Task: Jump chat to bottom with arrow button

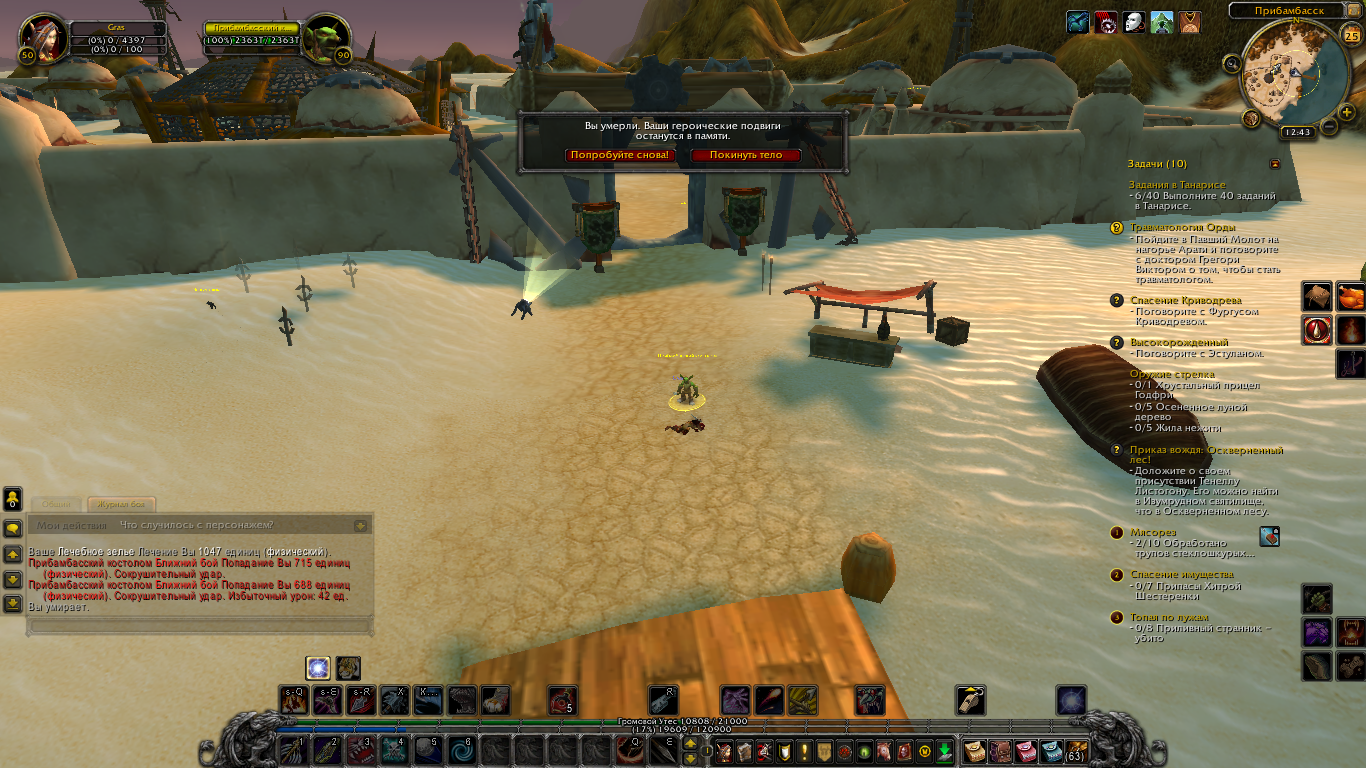Action: [x=12, y=603]
